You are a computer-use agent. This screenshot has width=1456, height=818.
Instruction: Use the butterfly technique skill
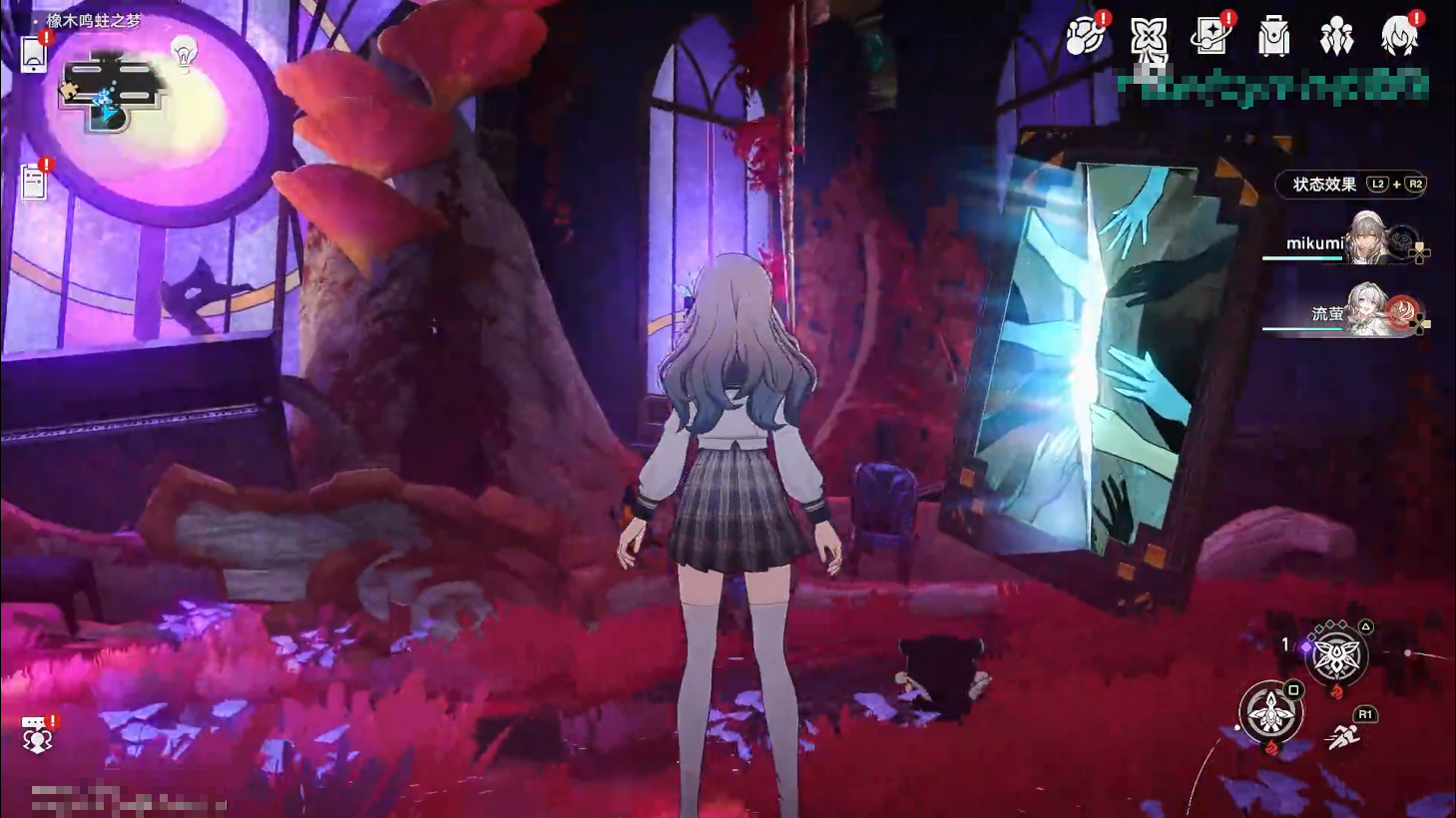click(x=1335, y=657)
